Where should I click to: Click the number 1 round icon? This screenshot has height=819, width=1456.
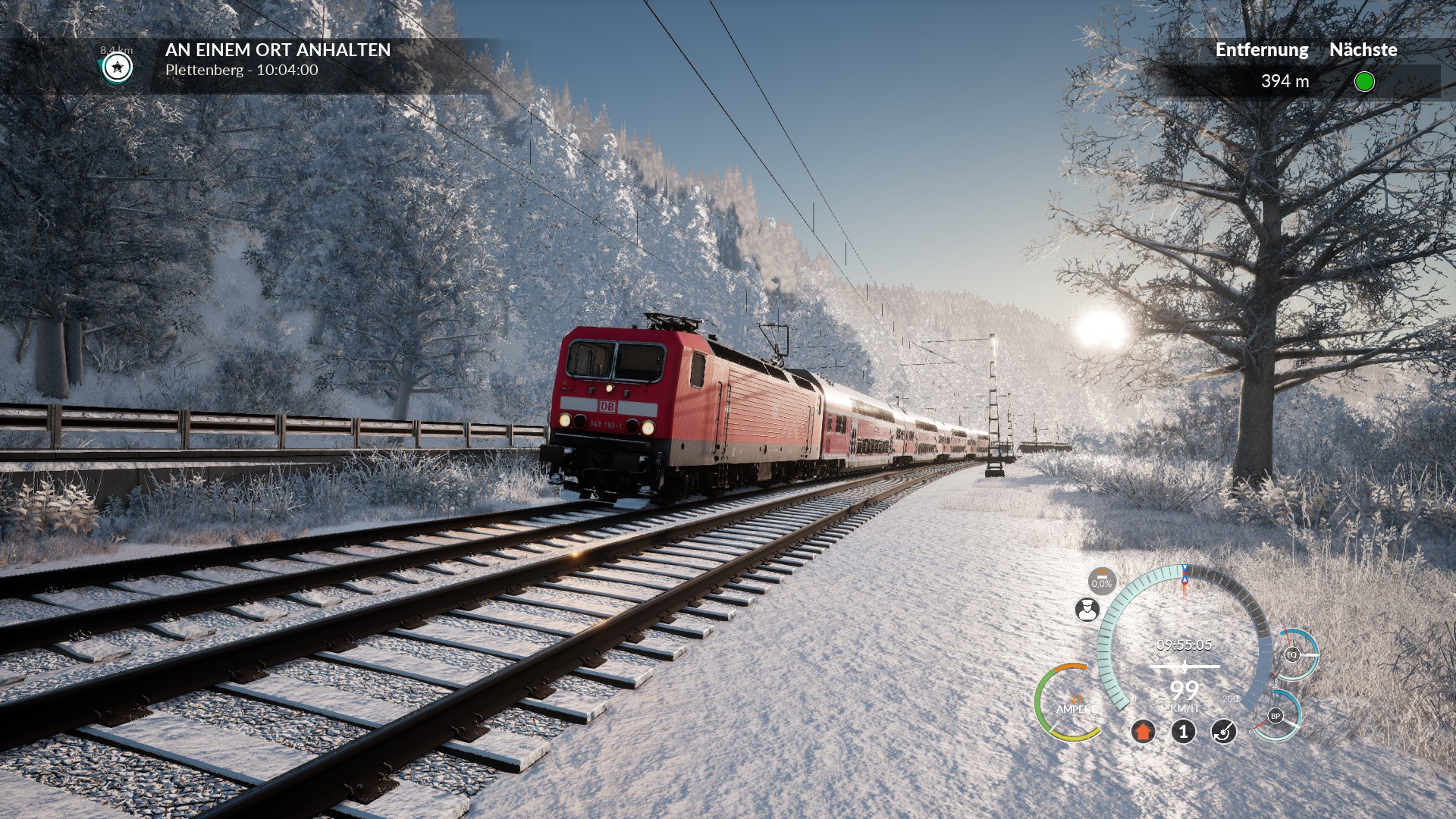1183,732
